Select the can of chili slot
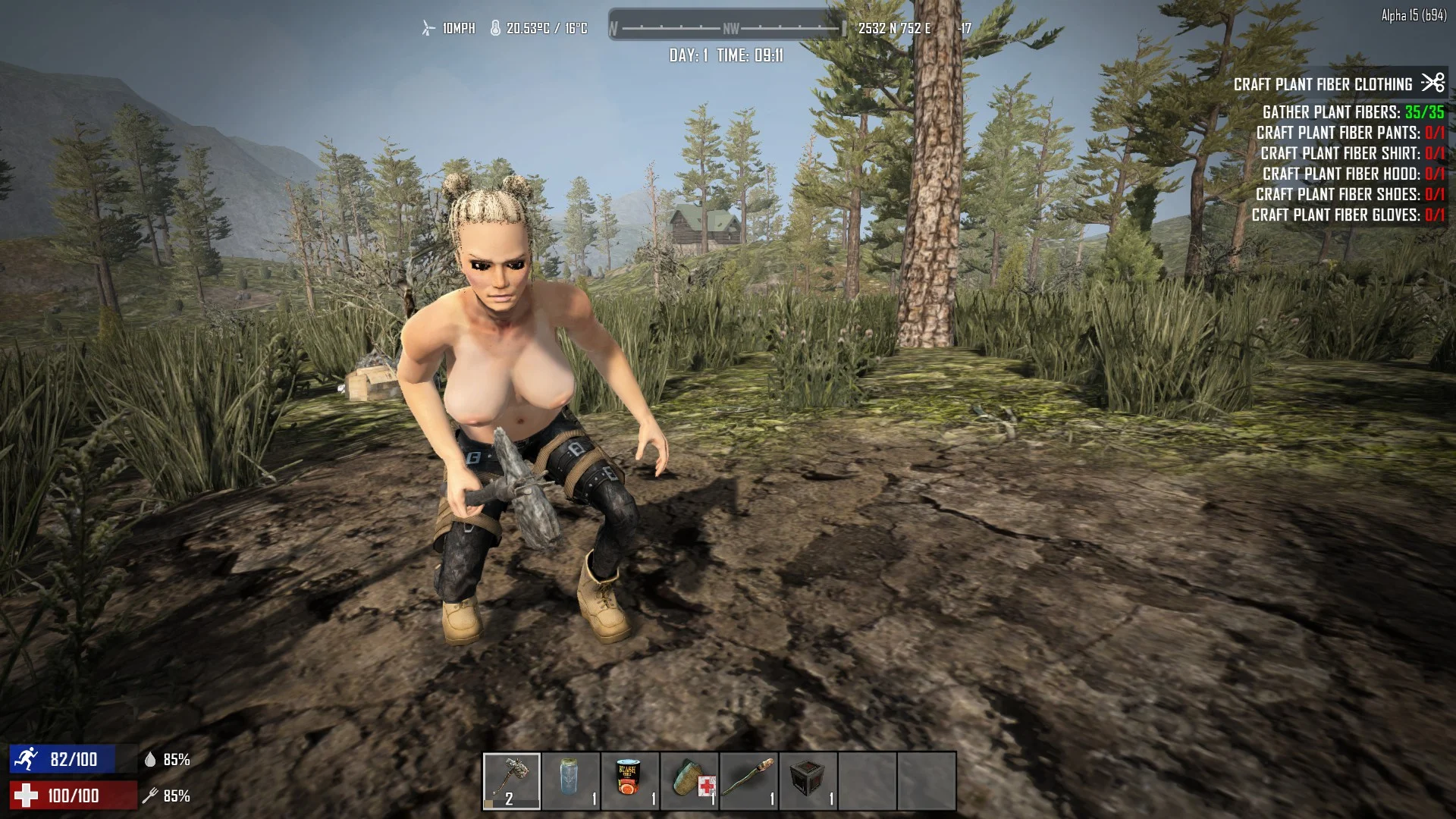Image resolution: width=1456 pixels, height=819 pixels. tap(630, 781)
